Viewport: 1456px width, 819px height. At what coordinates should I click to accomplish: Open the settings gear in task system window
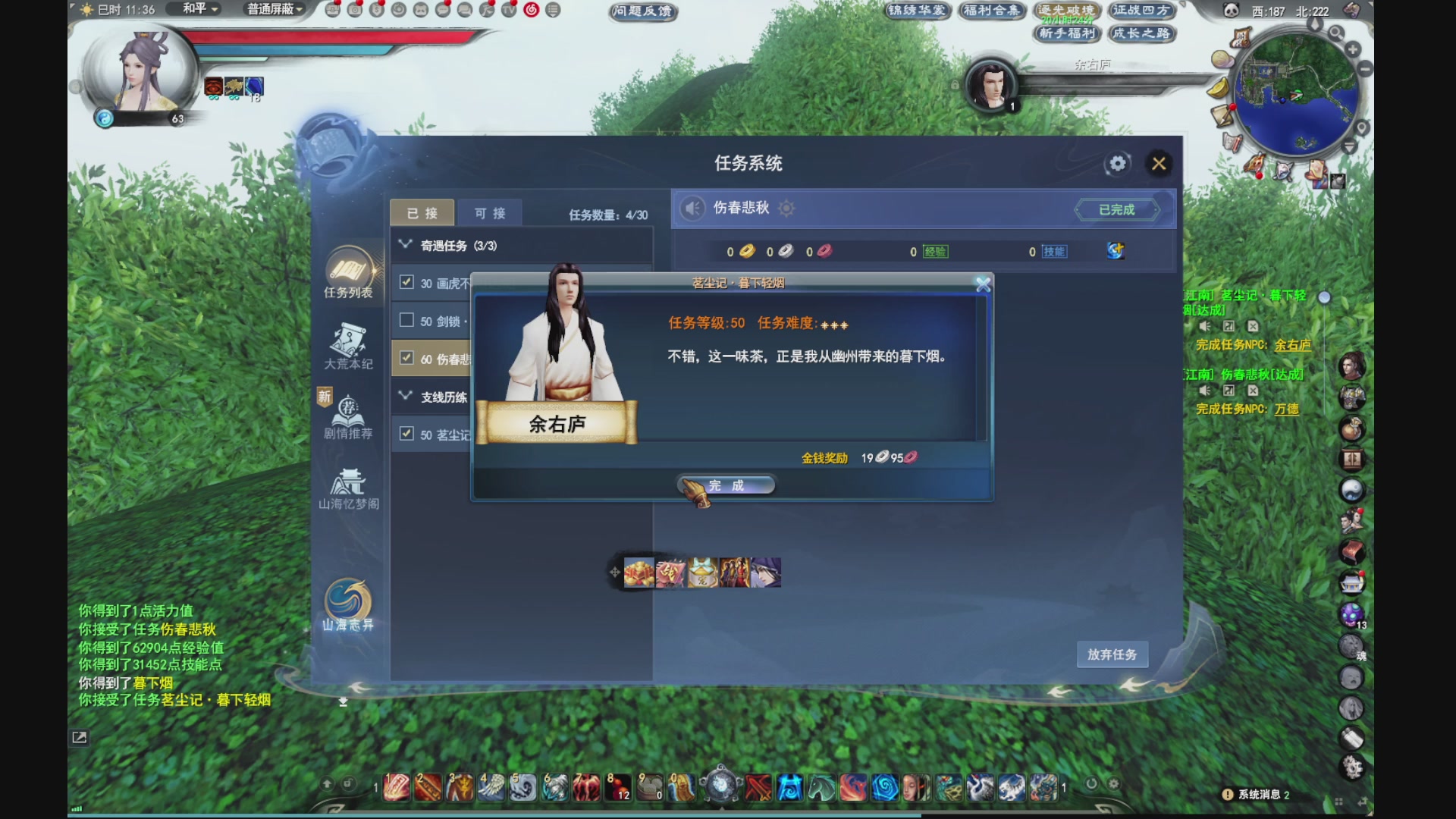[1116, 163]
